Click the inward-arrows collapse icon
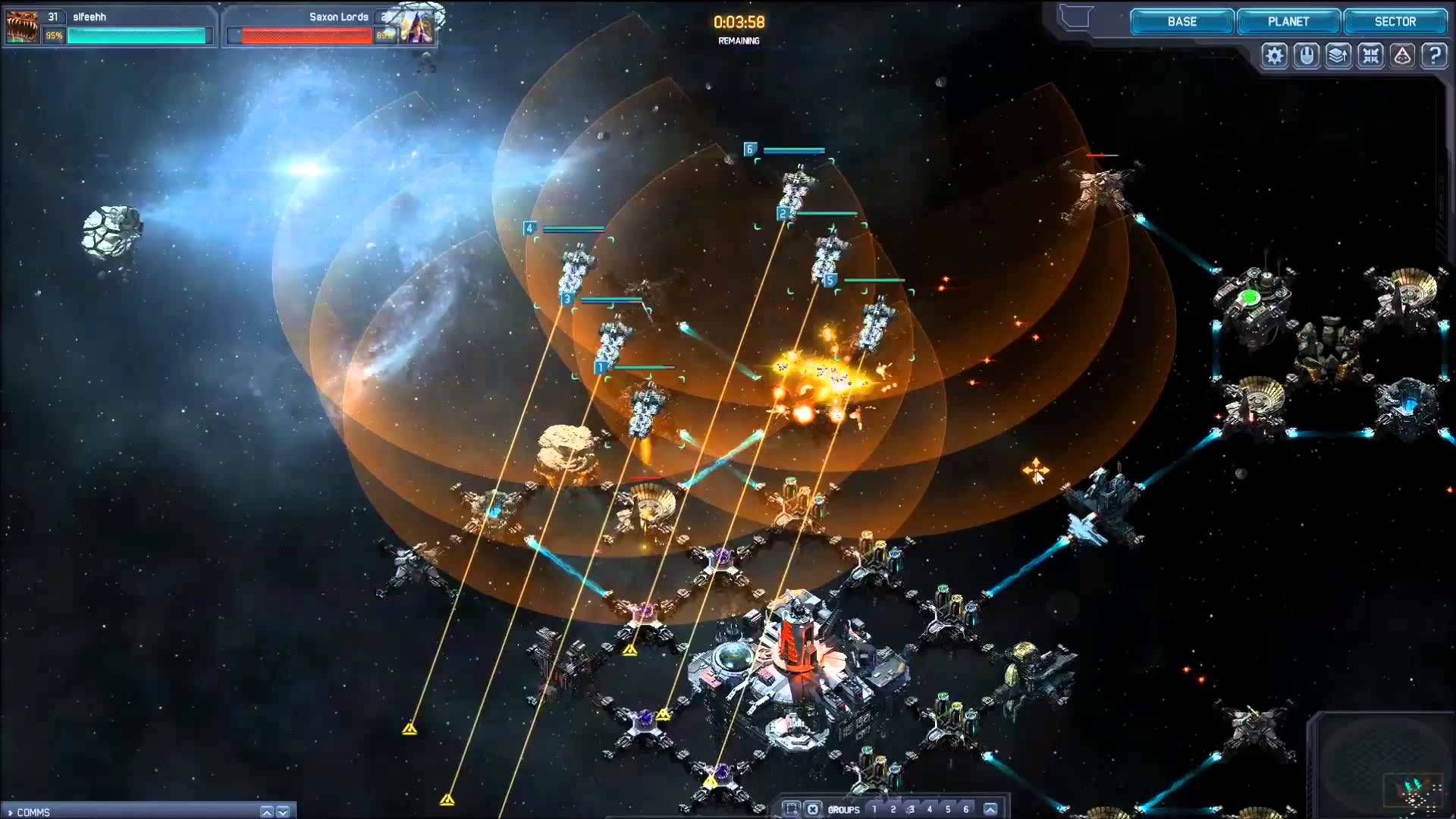Viewport: 1456px width, 819px height. point(1370,55)
